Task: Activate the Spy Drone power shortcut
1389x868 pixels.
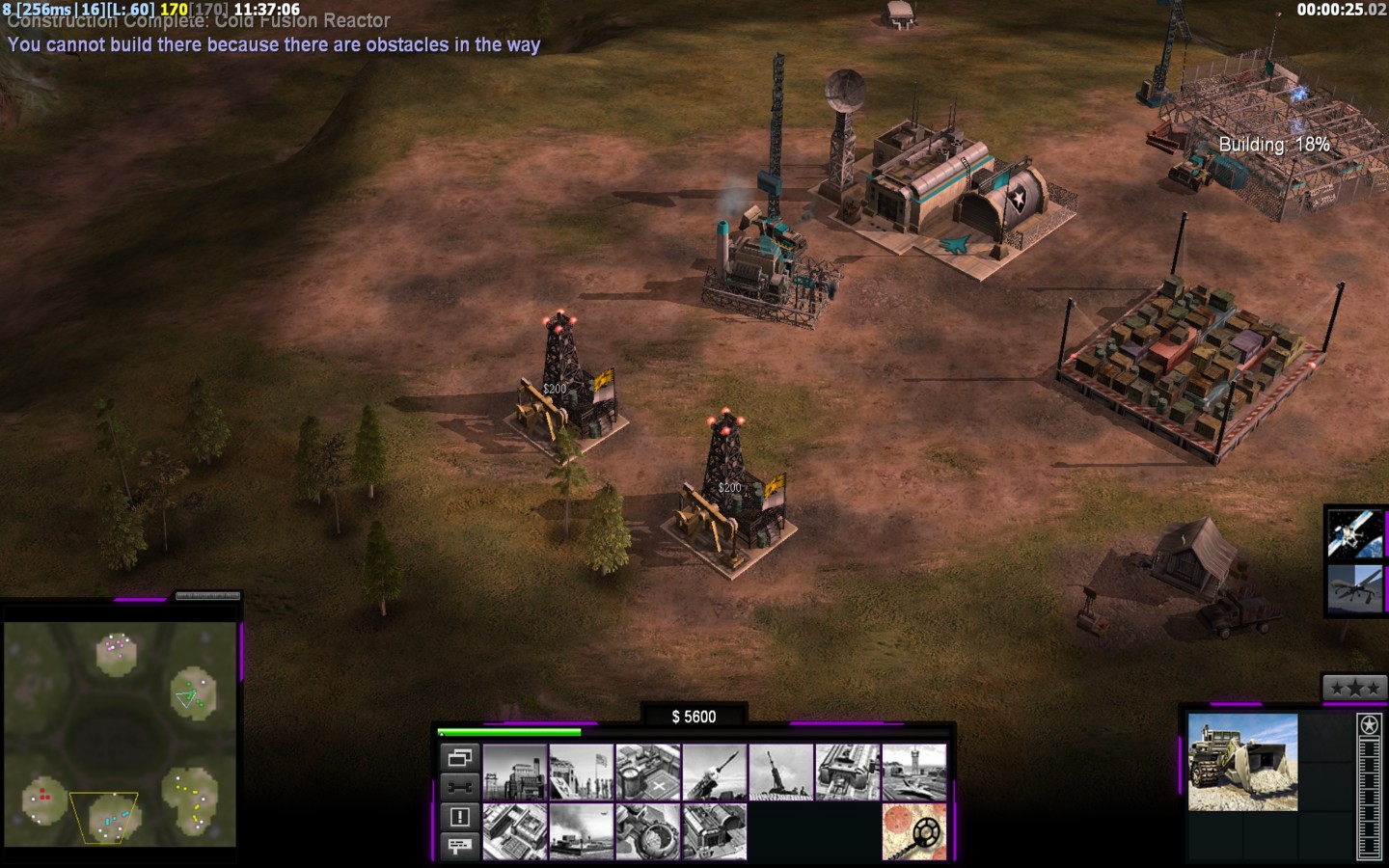Action: 1355,589
